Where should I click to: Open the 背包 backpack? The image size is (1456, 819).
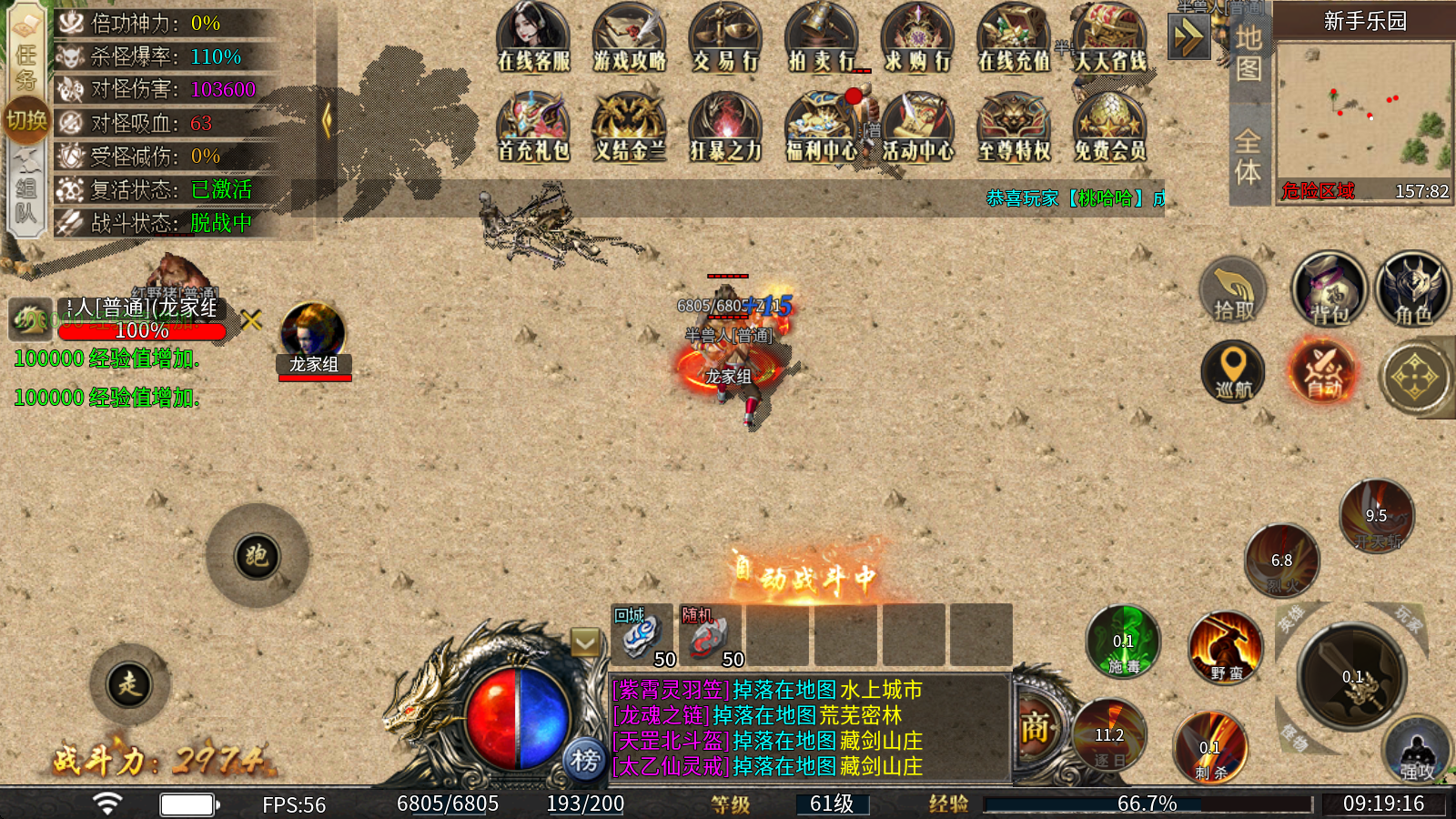point(1330,289)
